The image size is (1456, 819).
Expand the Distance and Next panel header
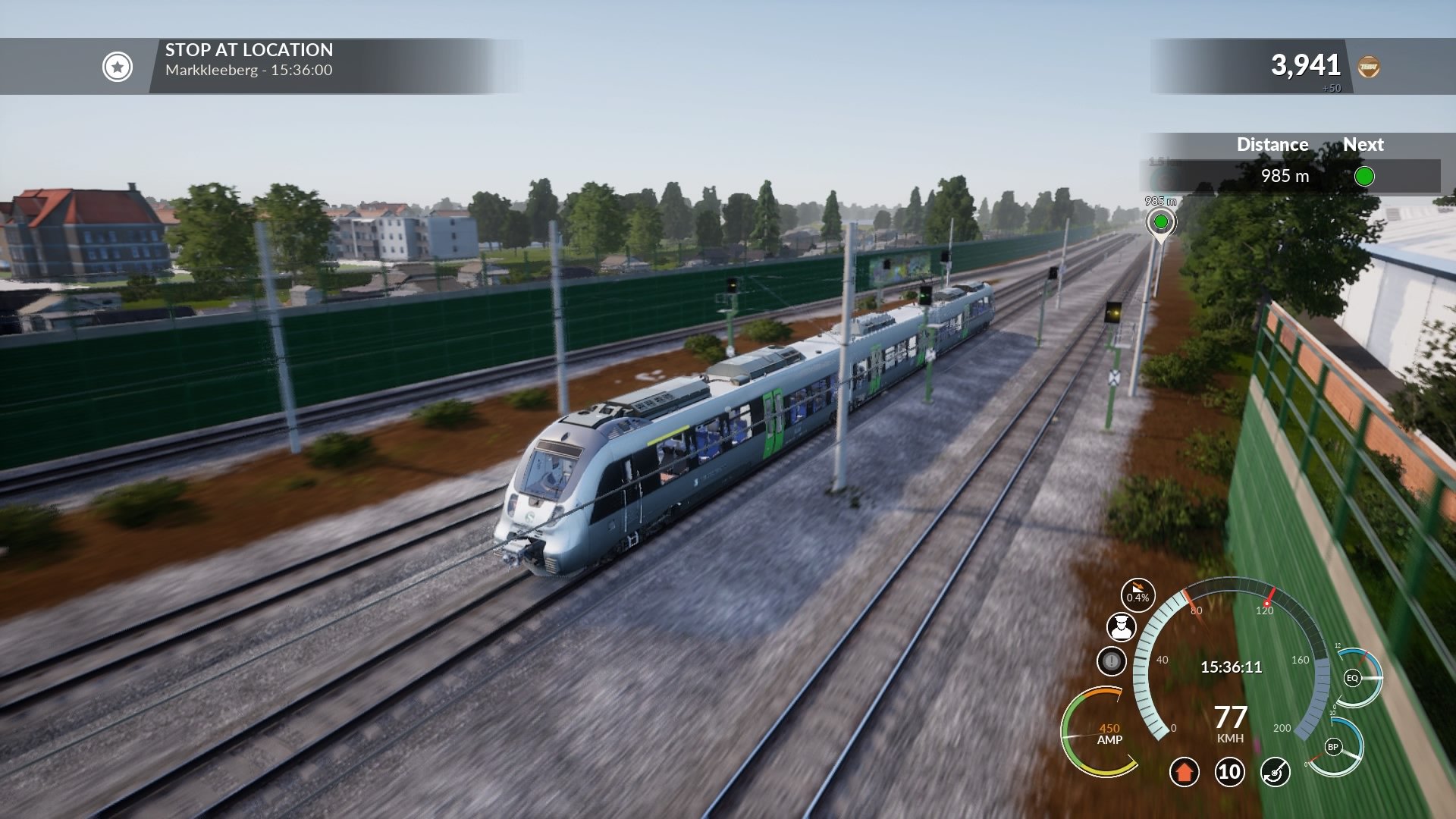[1289, 144]
